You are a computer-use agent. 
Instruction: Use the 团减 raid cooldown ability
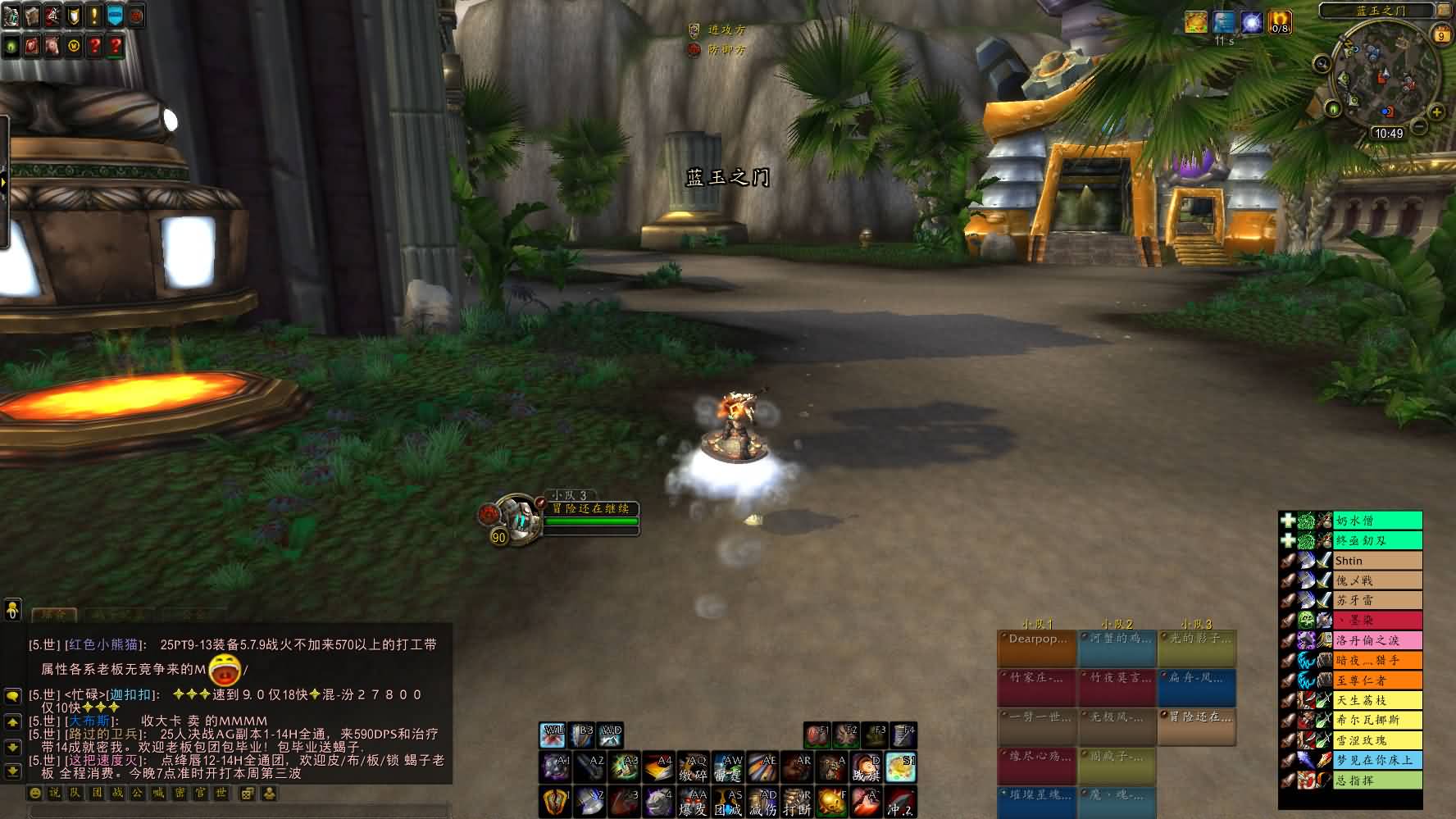[x=728, y=802]
